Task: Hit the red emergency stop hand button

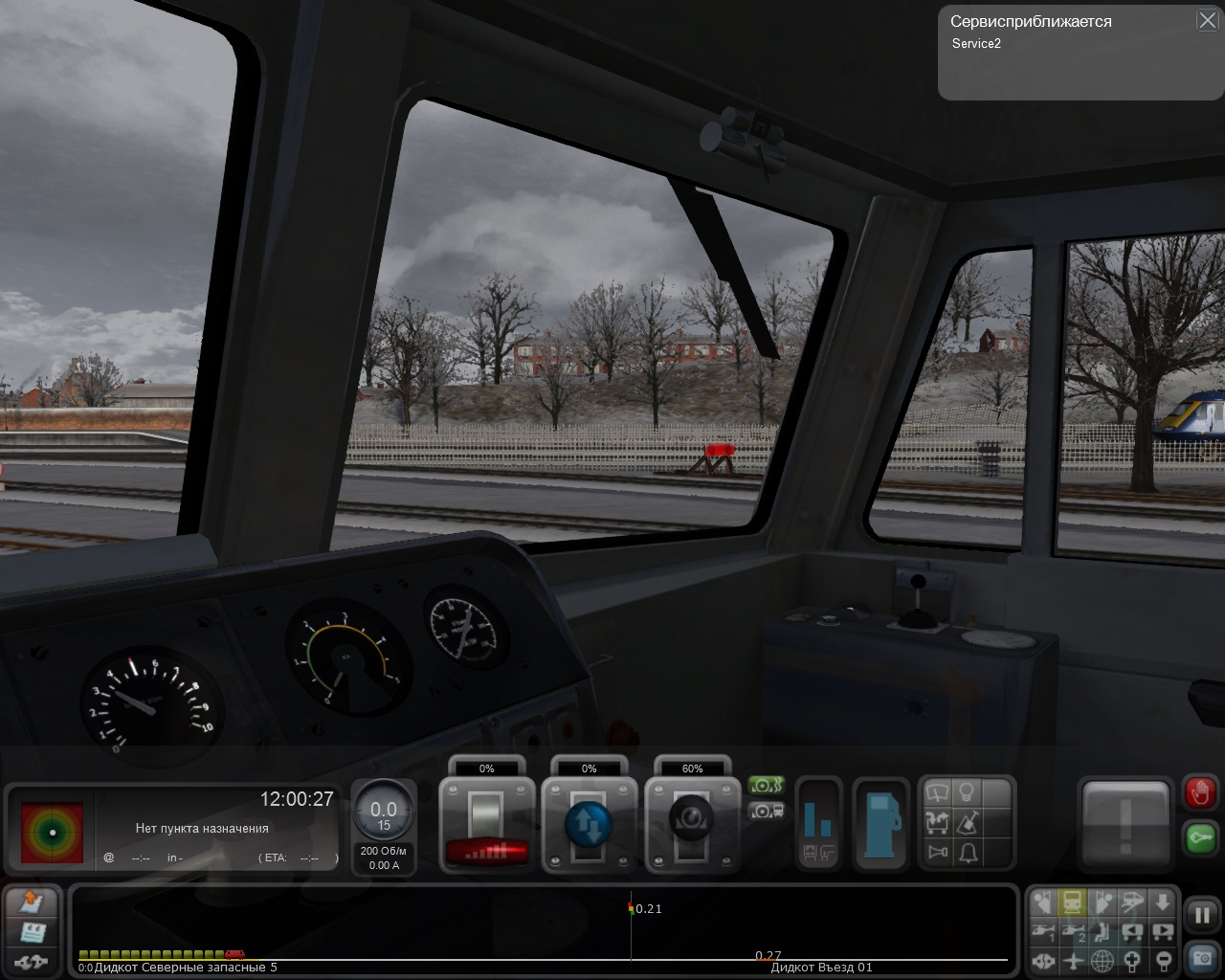Action: pos(1200,792)
